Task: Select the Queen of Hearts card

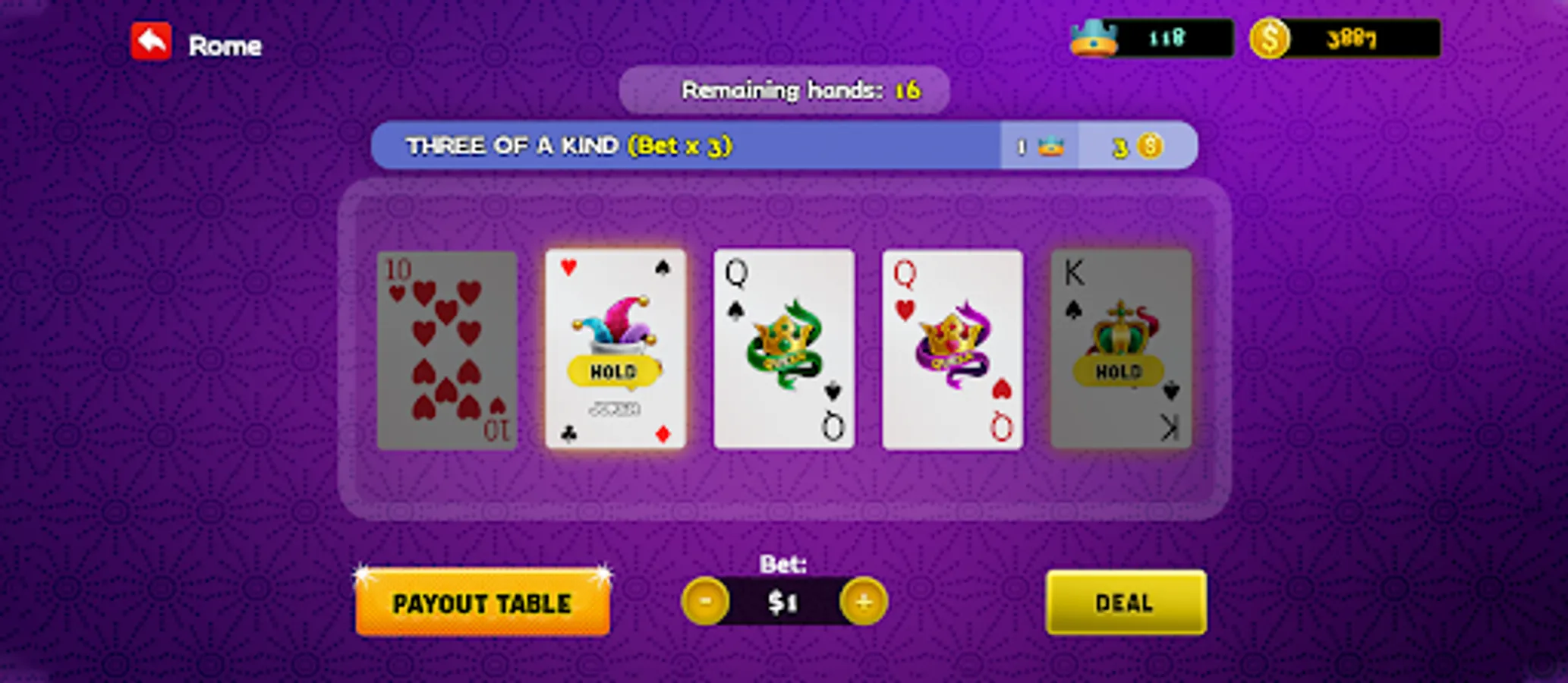Action: [x=952, y=348]
